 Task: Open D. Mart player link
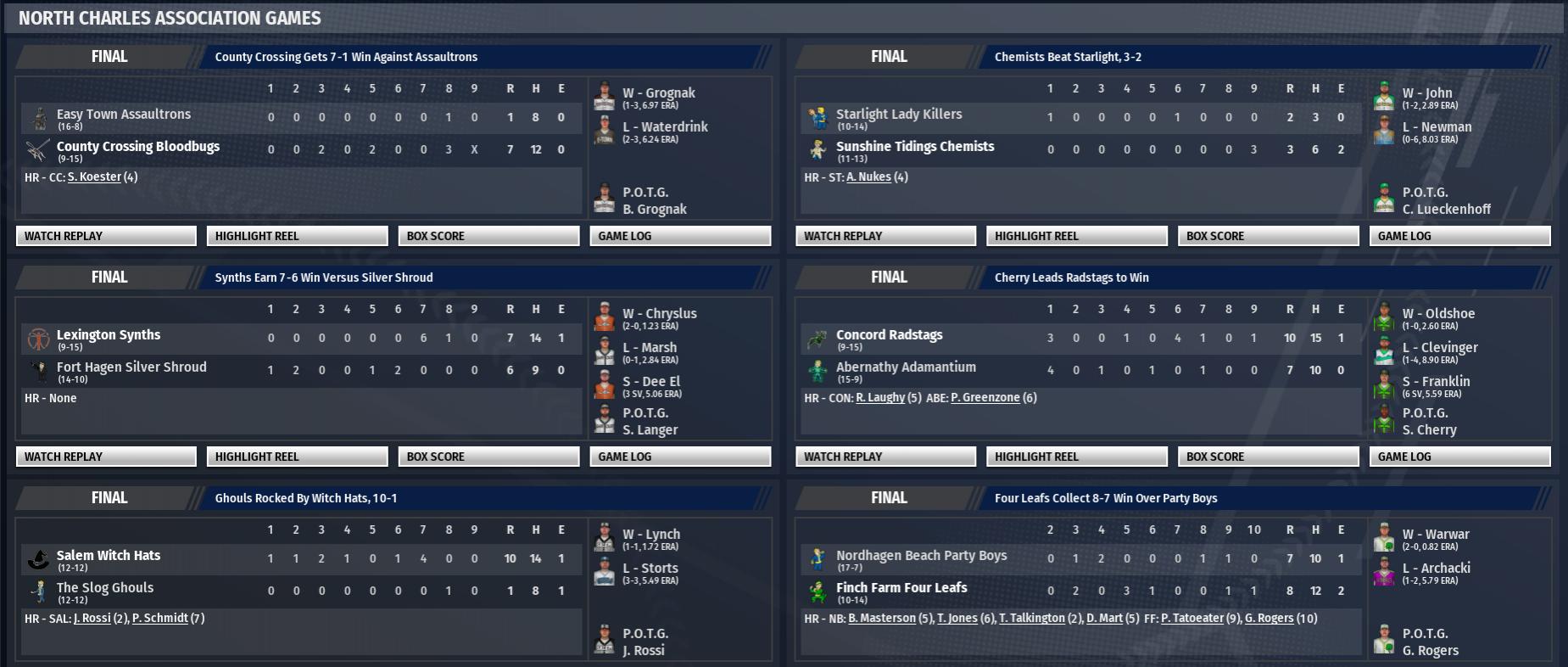(x=1104, y=619)
